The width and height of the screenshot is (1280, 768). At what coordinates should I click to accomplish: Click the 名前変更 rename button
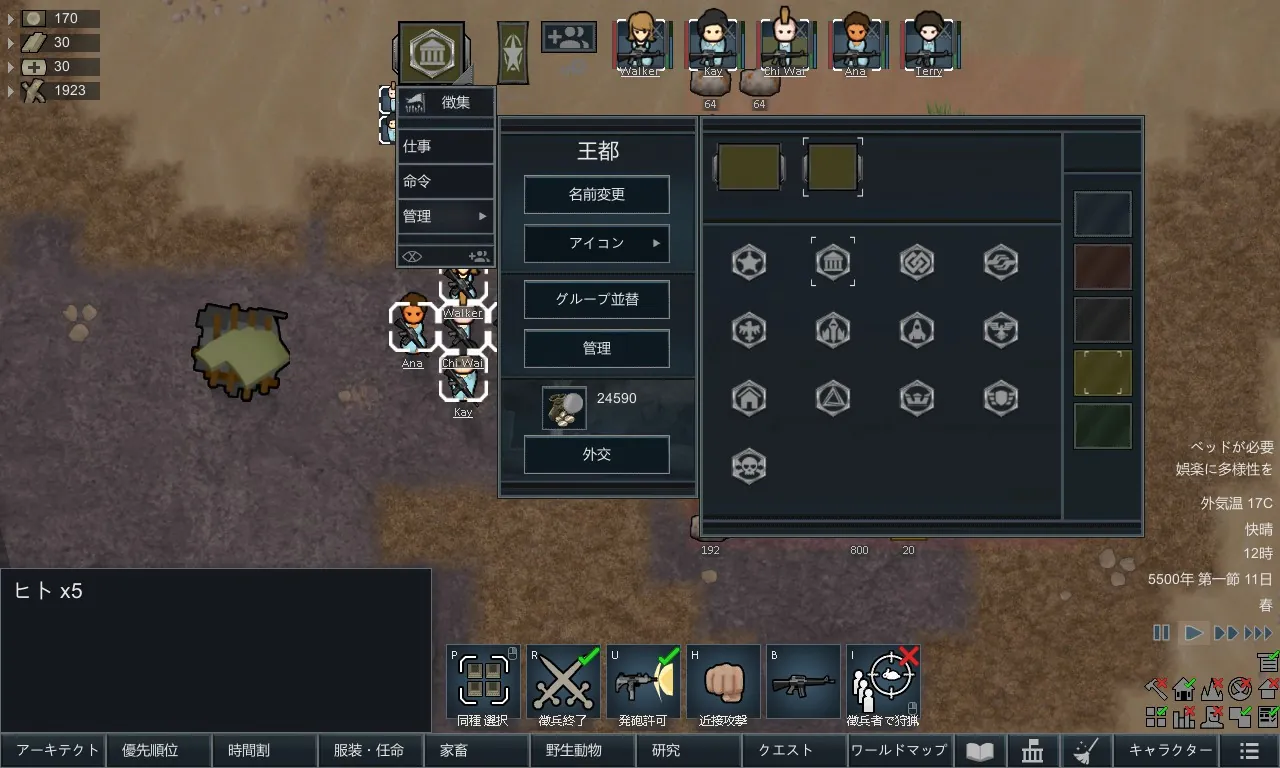coord(597,195)
